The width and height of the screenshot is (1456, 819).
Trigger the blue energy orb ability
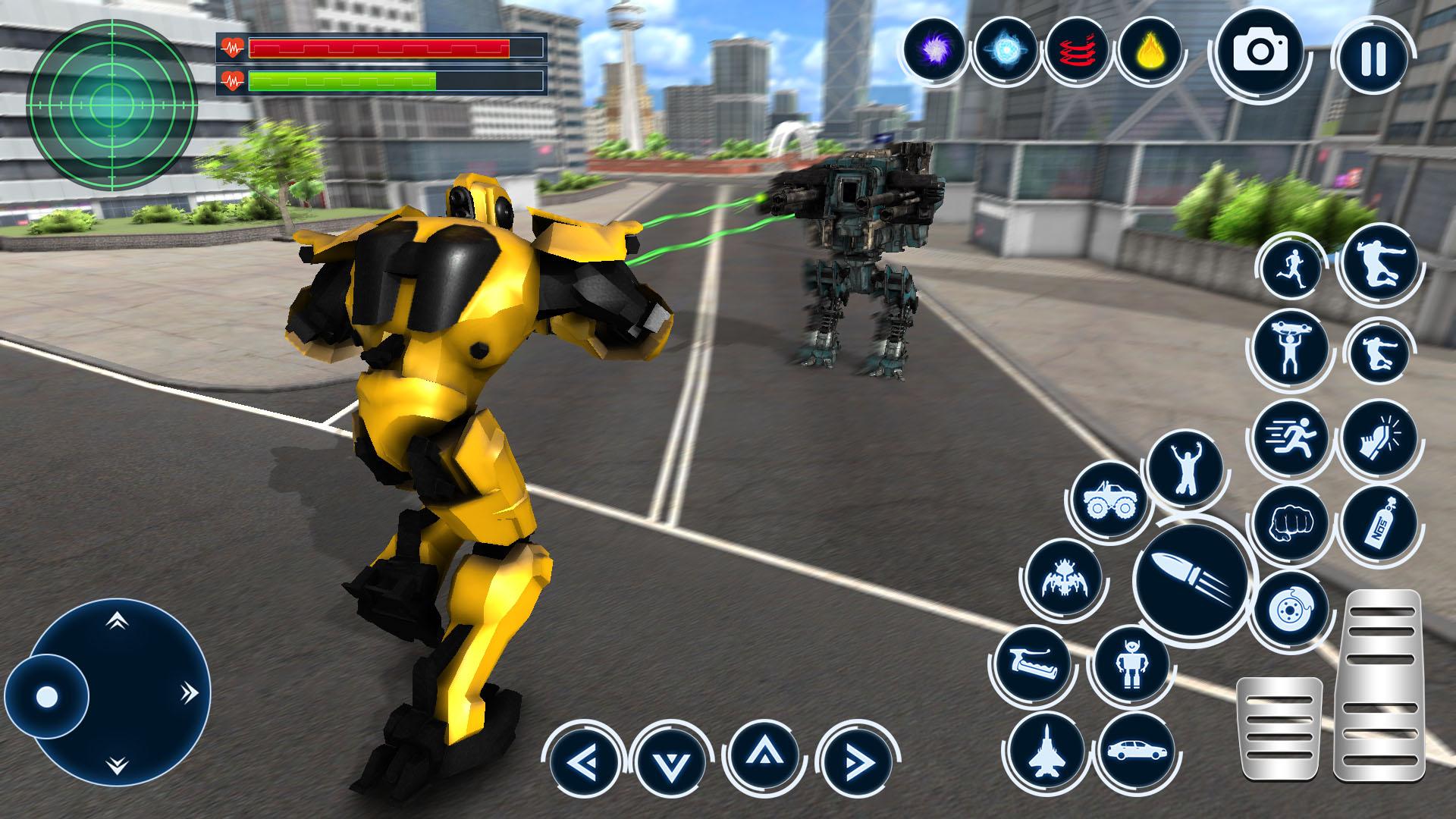click(x=1005, y=50)
